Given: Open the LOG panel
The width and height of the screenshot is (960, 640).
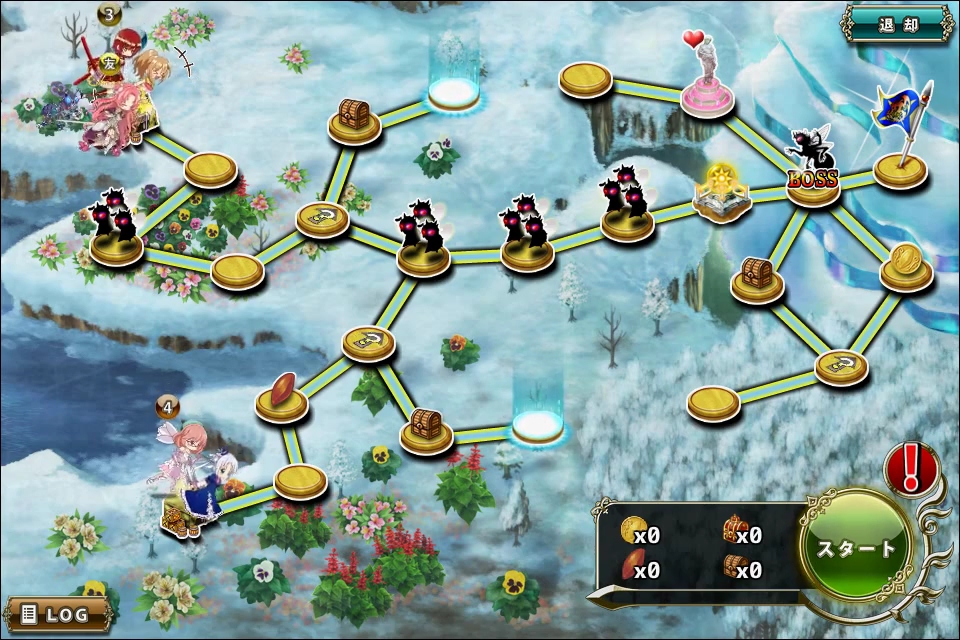Looking at the screenshot, I should point(56,614).
